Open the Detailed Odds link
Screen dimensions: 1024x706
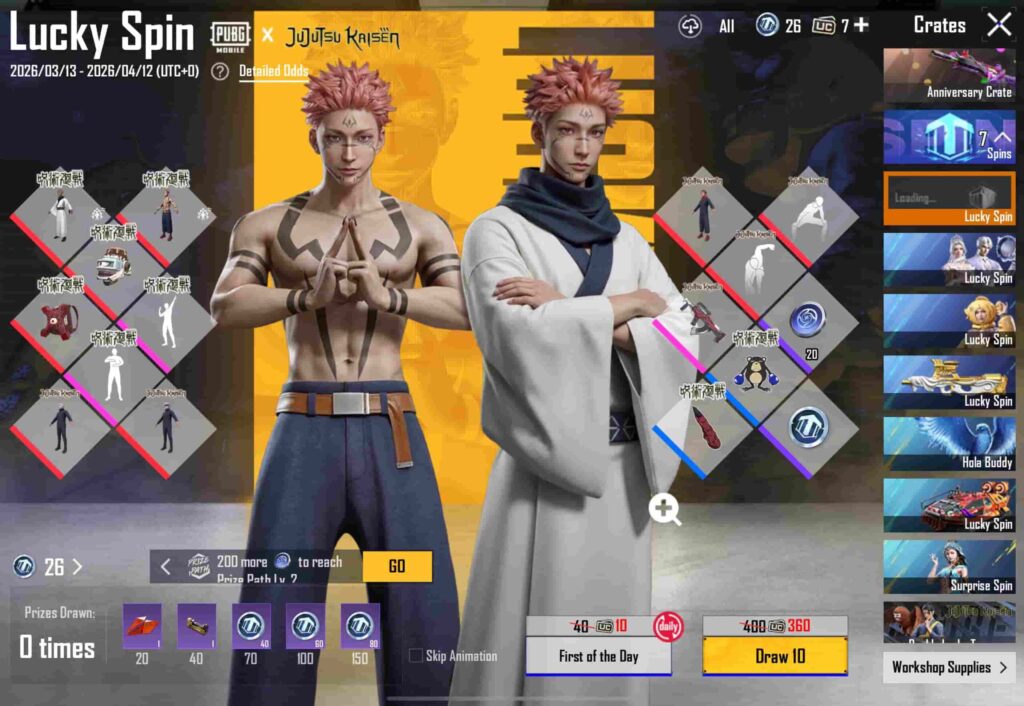coord(273,72)
